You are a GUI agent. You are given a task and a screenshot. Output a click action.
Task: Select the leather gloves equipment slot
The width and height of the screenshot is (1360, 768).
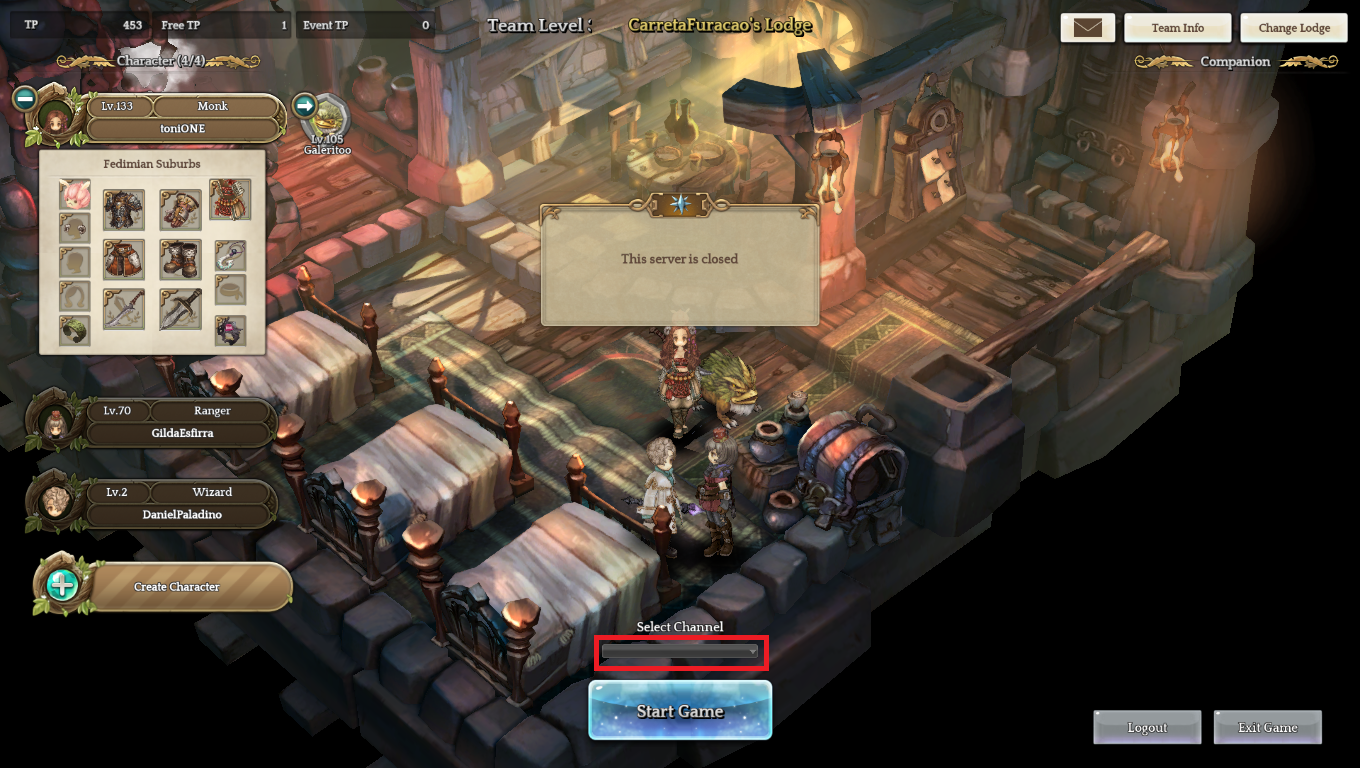[181, 210]
